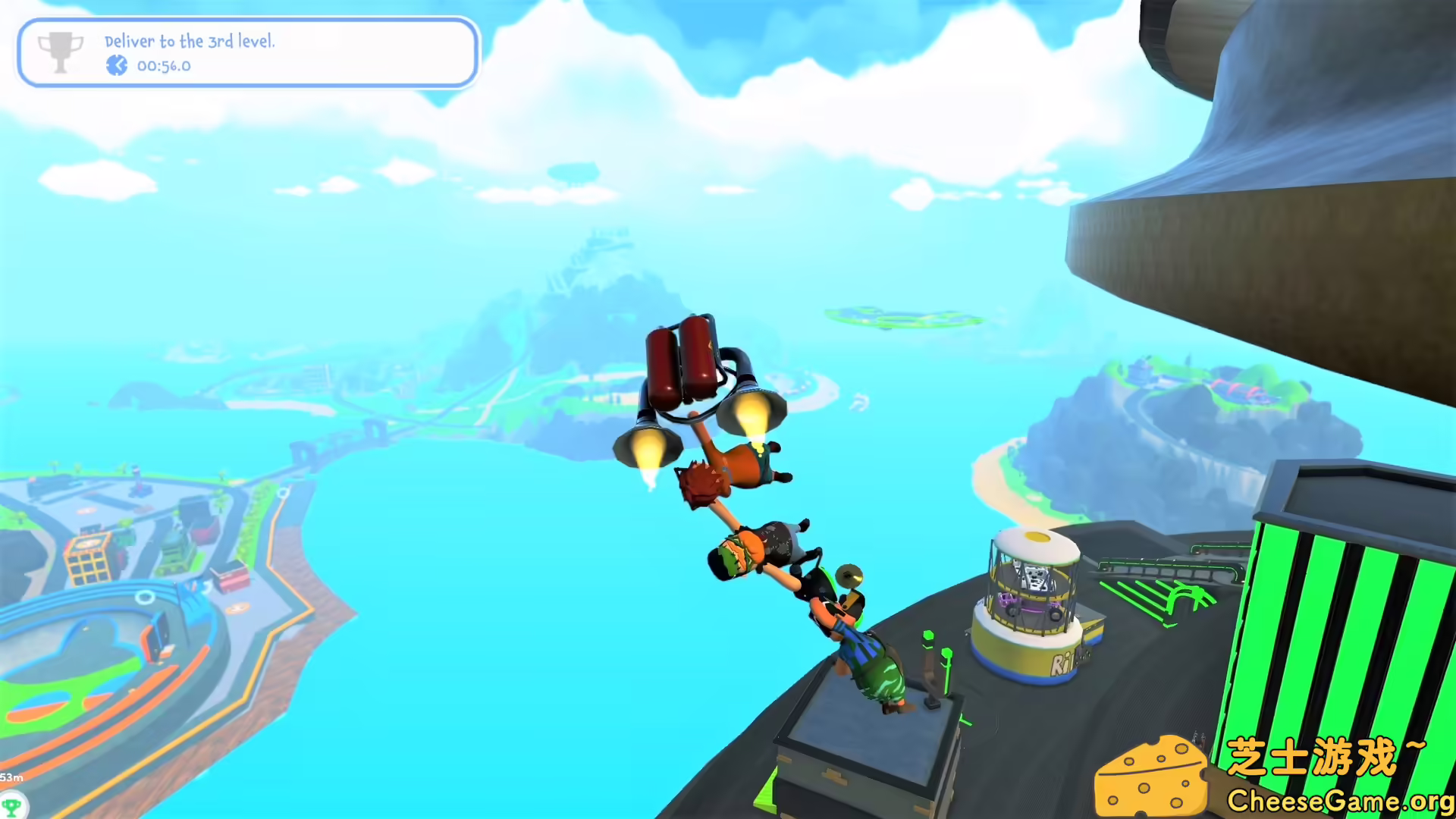Image resolution: width=1456 pixels, height=819 pixels.
Task: Click the 00:56.0 timer readout
Action: pos(165,66)
